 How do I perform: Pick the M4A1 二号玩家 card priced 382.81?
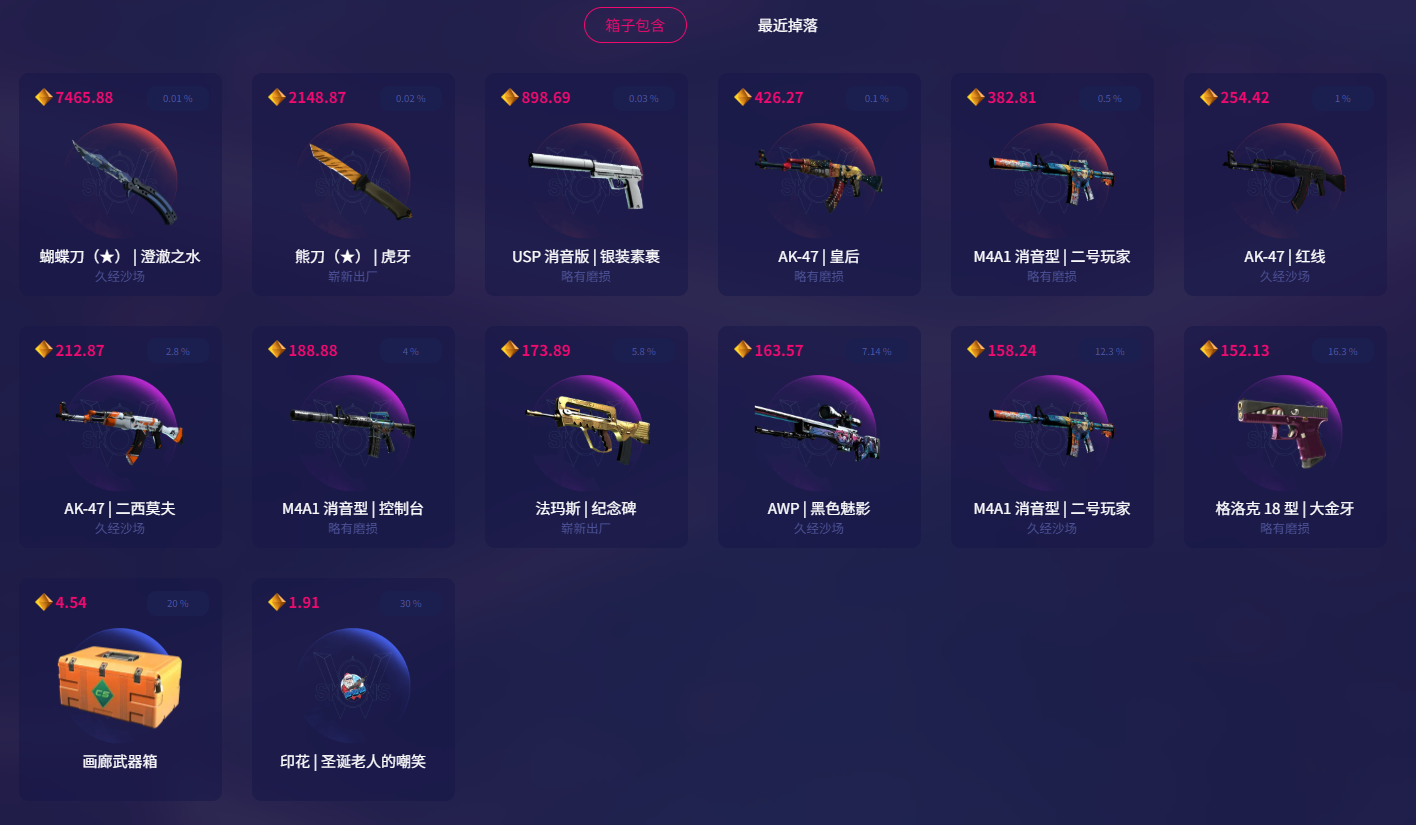coord(1052,185)
